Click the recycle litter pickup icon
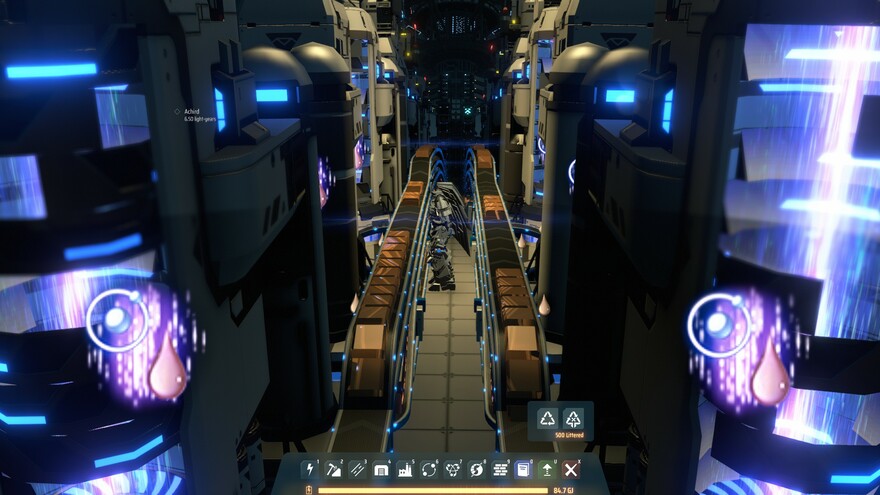This screenshot has width=880, height=495. [x=548, y=418]
